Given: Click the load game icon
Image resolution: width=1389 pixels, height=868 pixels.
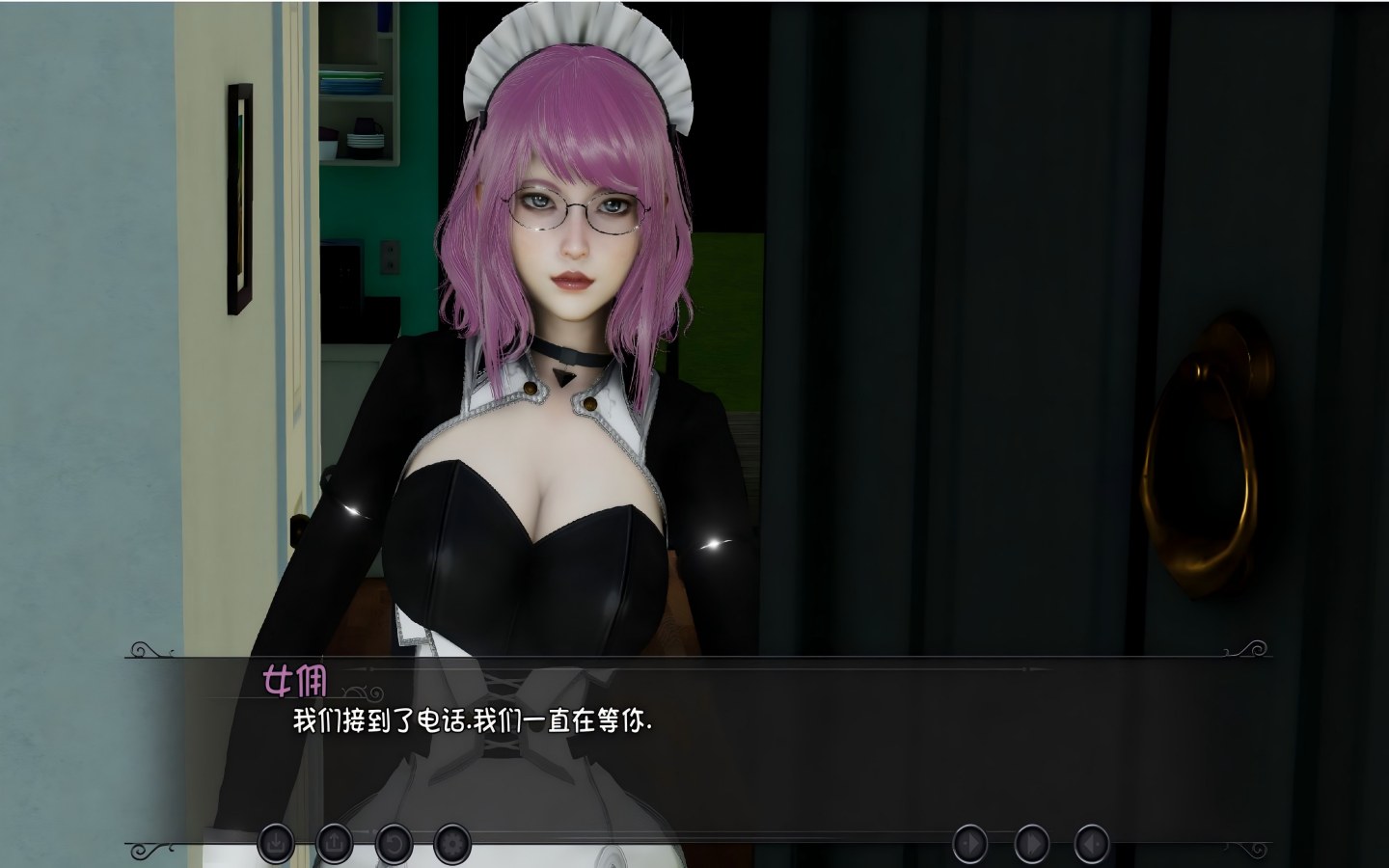Looking at the screenshot, I should click(333, 842).
